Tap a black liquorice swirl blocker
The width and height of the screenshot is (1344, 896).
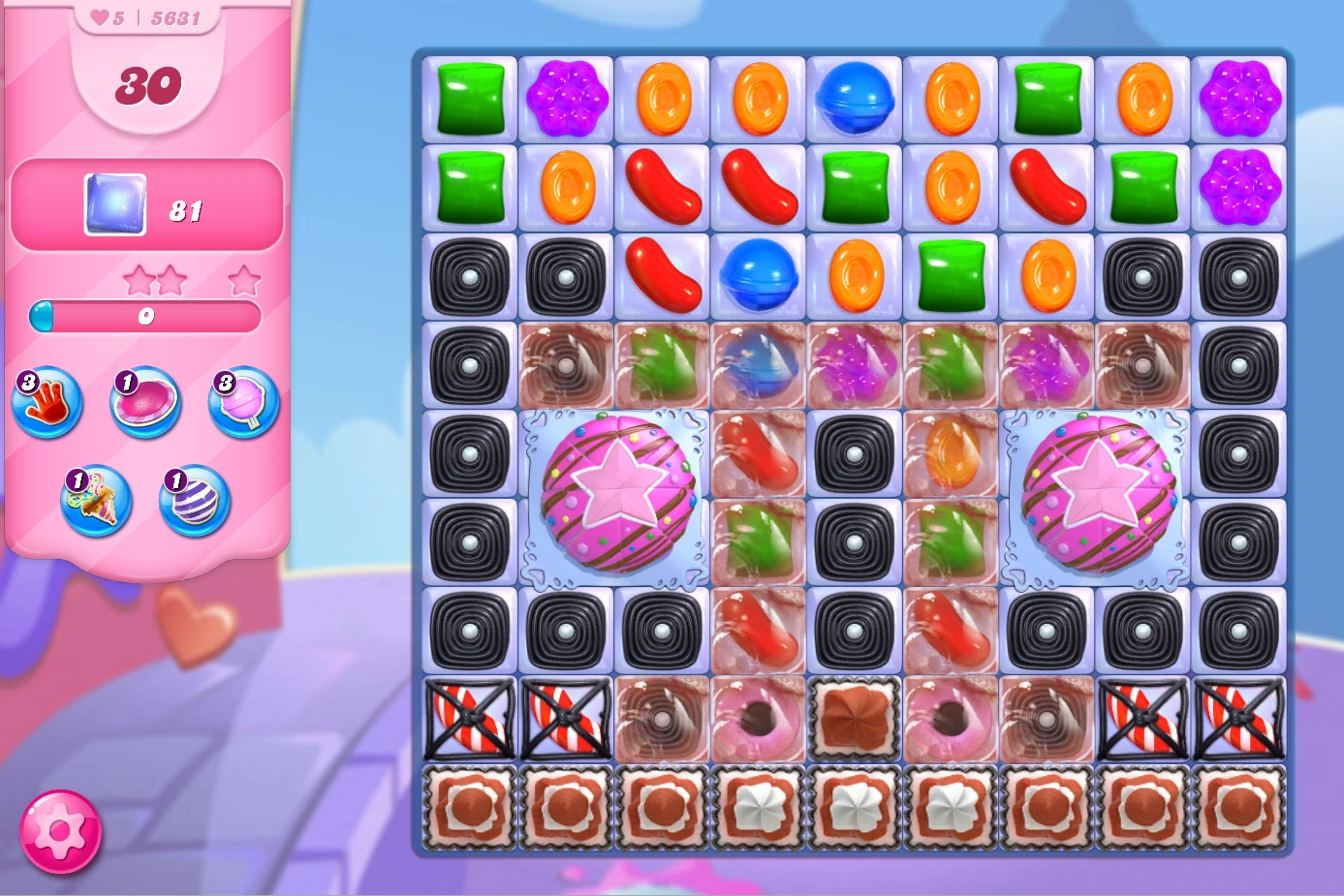pyautogui.click(x=469, y=277)
